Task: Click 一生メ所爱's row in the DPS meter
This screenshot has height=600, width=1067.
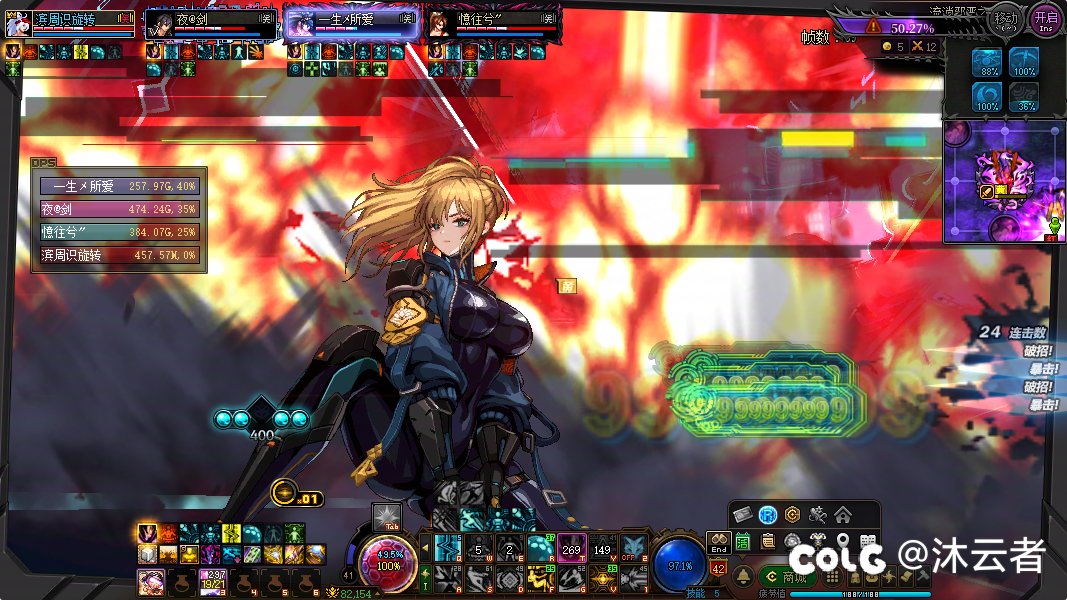Action: click(120, 186)
